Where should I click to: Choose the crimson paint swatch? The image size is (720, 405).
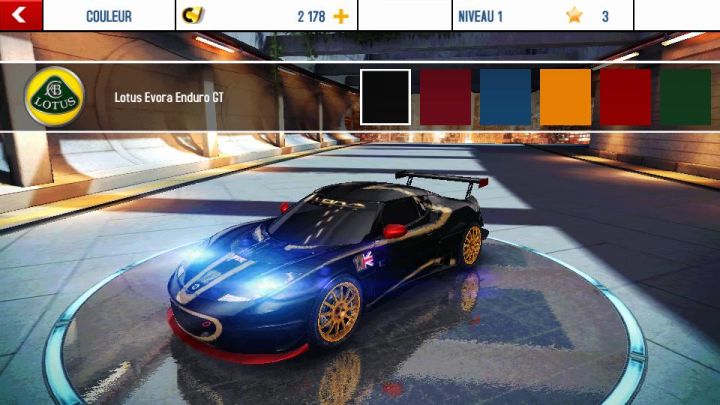click(x=445, y=97)
